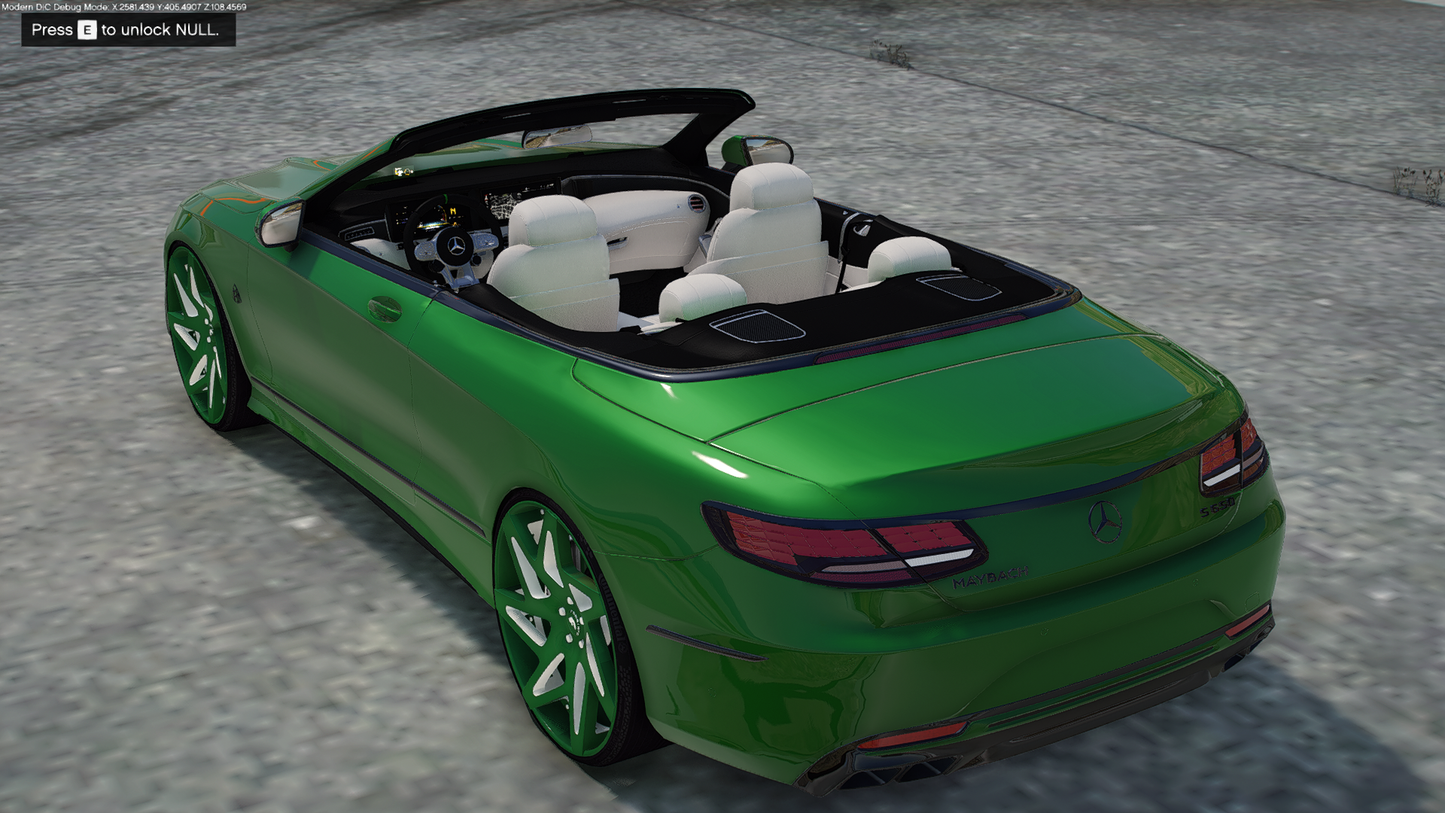Click the AMG steering wheel badge
The image size is (1445, 813).
(456, 247)
